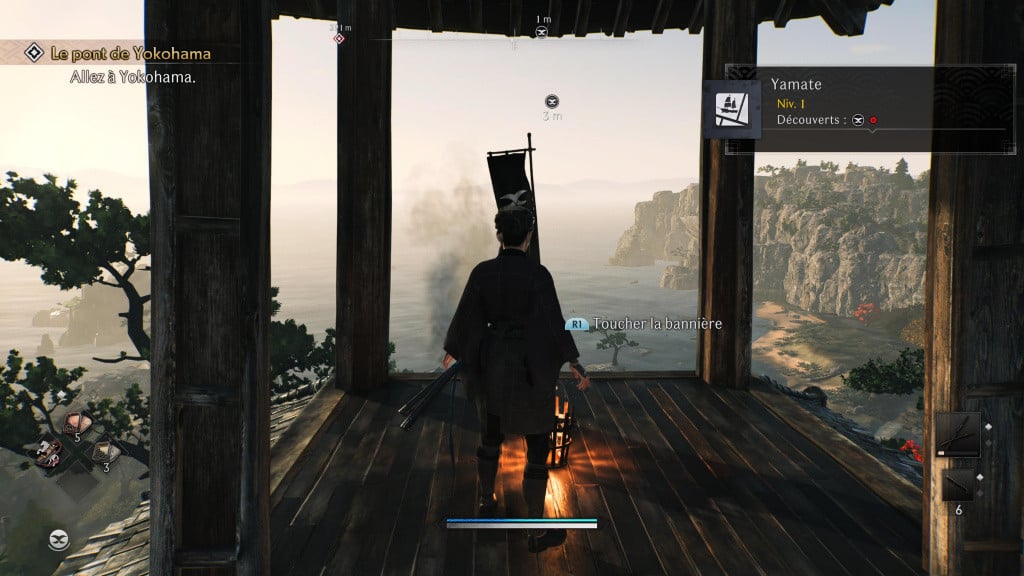1024x576 pixels.
Task: Select the red quest marker on the compass
Action: coord(339,38)
